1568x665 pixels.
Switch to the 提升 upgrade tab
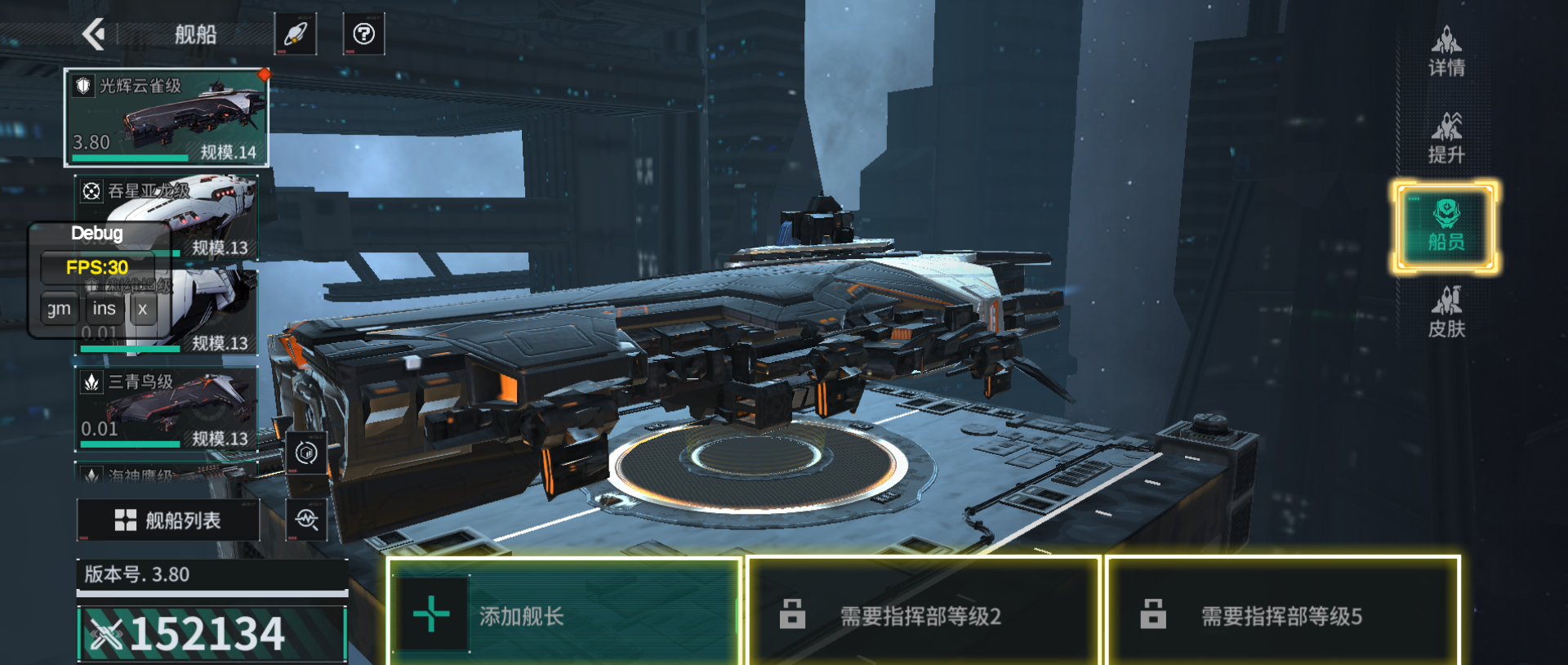(1446, 139)
